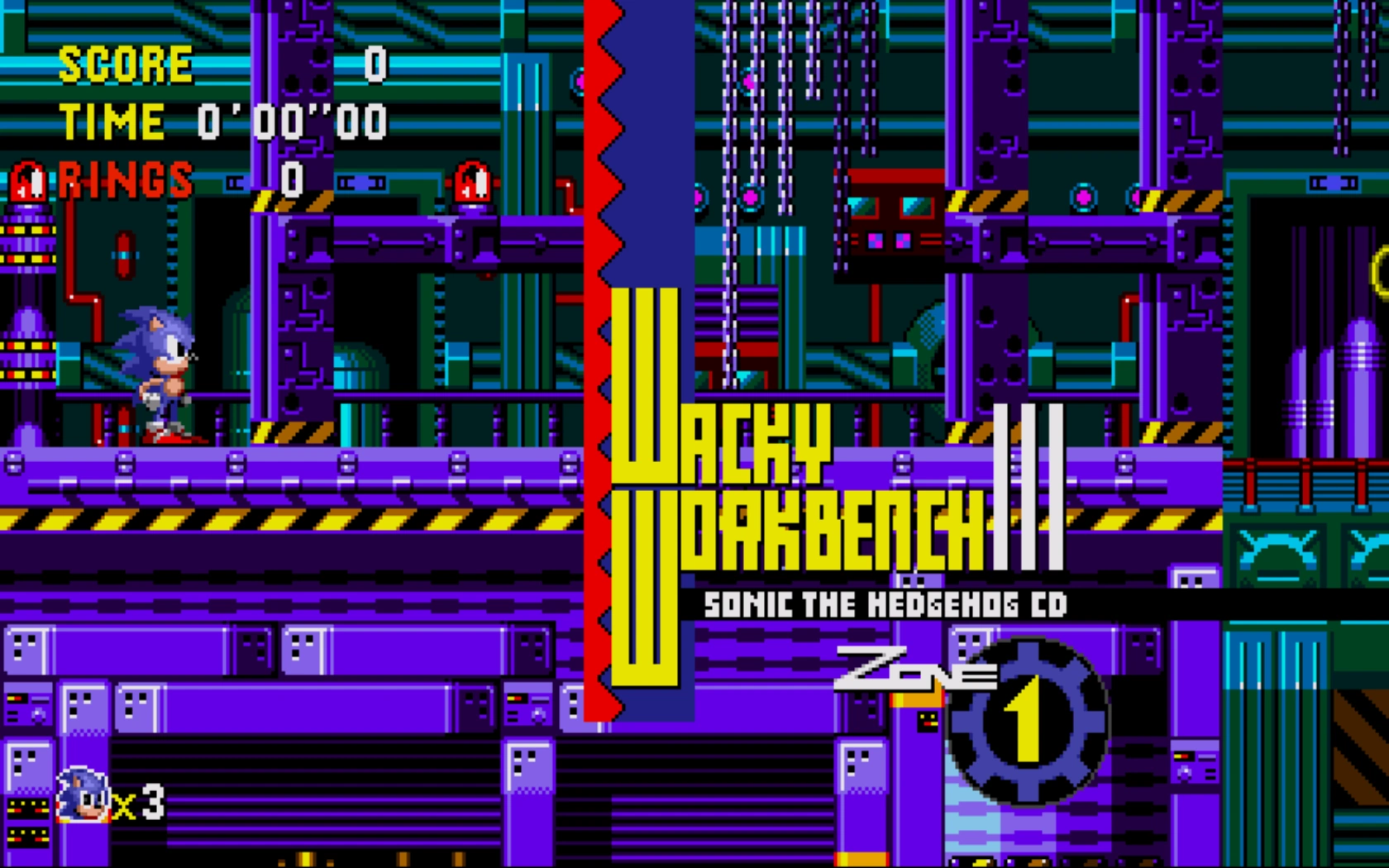Screen dimensions: 1389x868
Task: Click the red zigzag vertical divider strip
Action: [598, 331]
